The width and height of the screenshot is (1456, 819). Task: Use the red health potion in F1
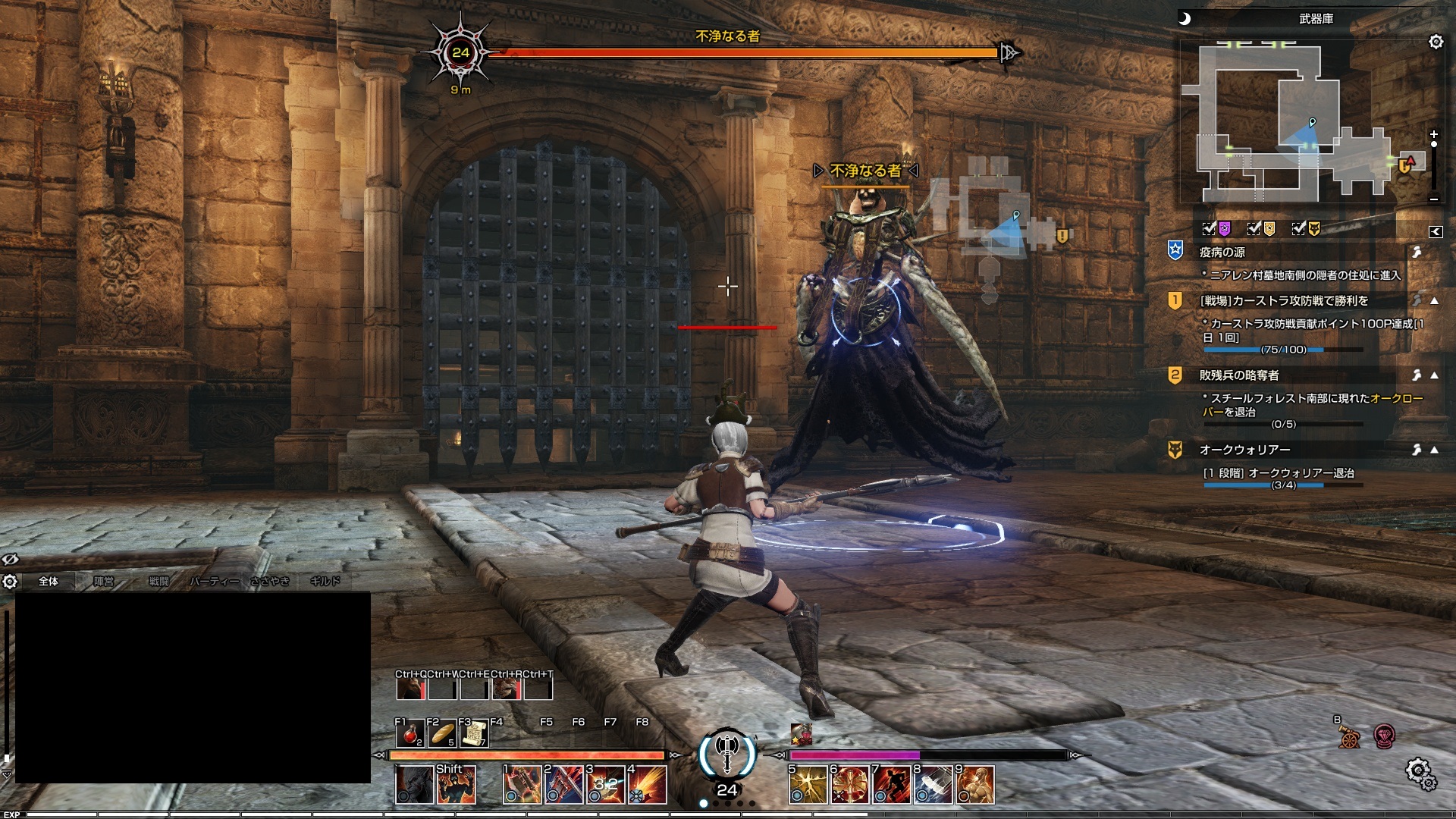click(410, 734)
